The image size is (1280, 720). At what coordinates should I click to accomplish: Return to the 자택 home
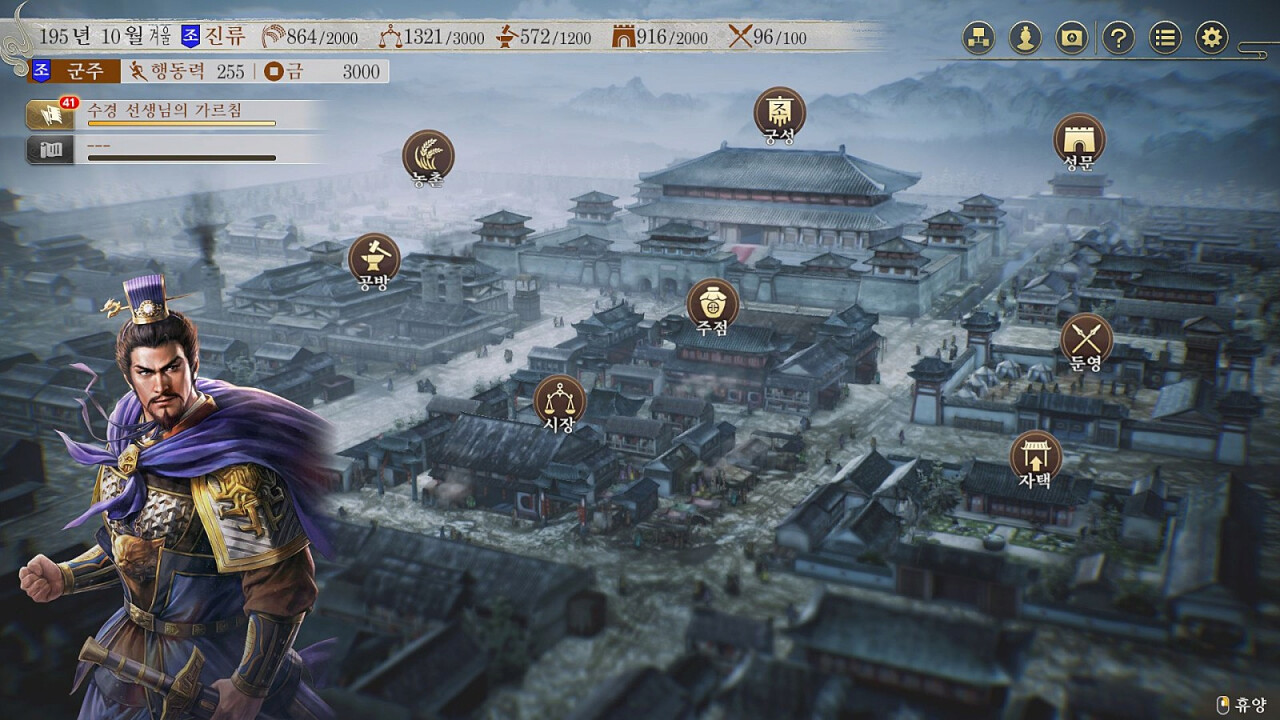point(1035,456)
